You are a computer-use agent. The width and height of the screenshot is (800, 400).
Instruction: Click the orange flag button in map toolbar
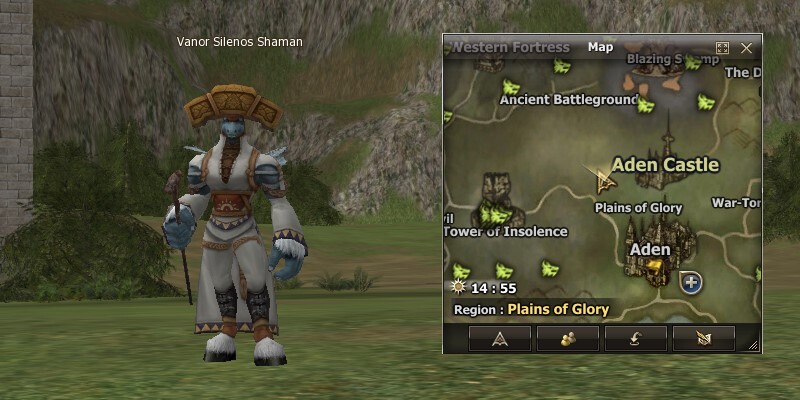click(703, 338)
